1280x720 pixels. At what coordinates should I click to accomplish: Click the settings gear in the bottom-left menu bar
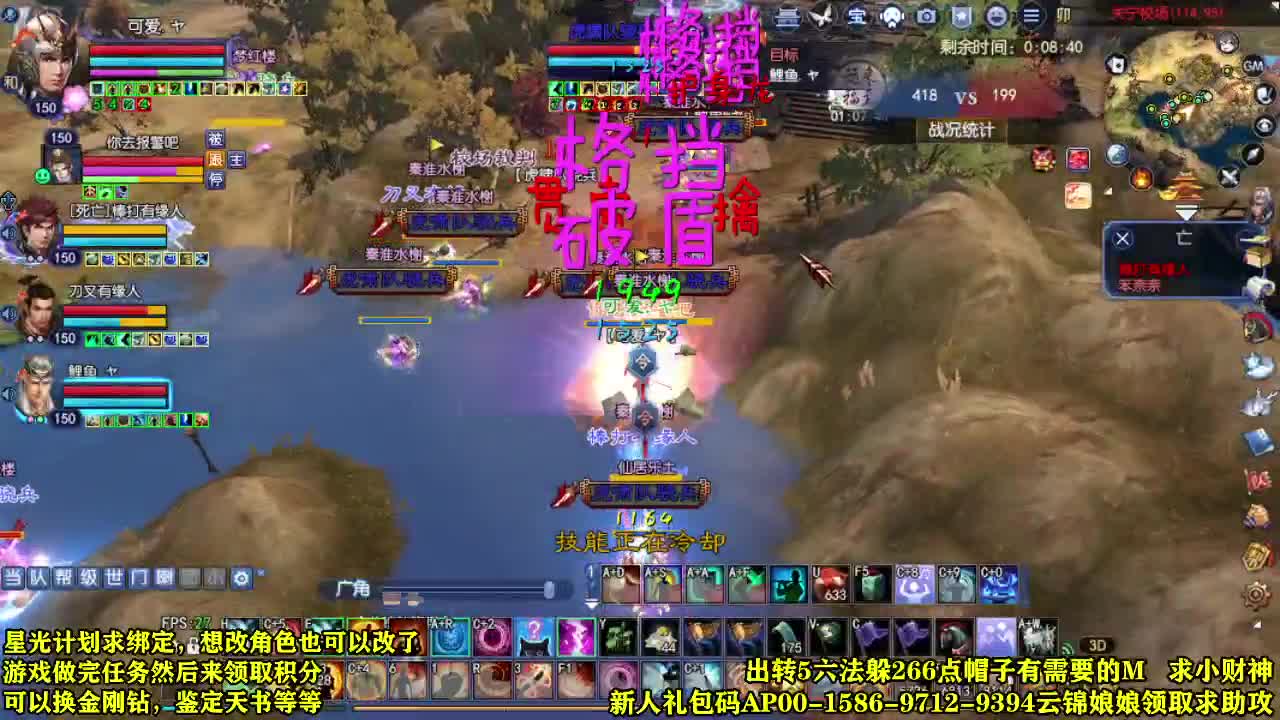coord(240,578)
